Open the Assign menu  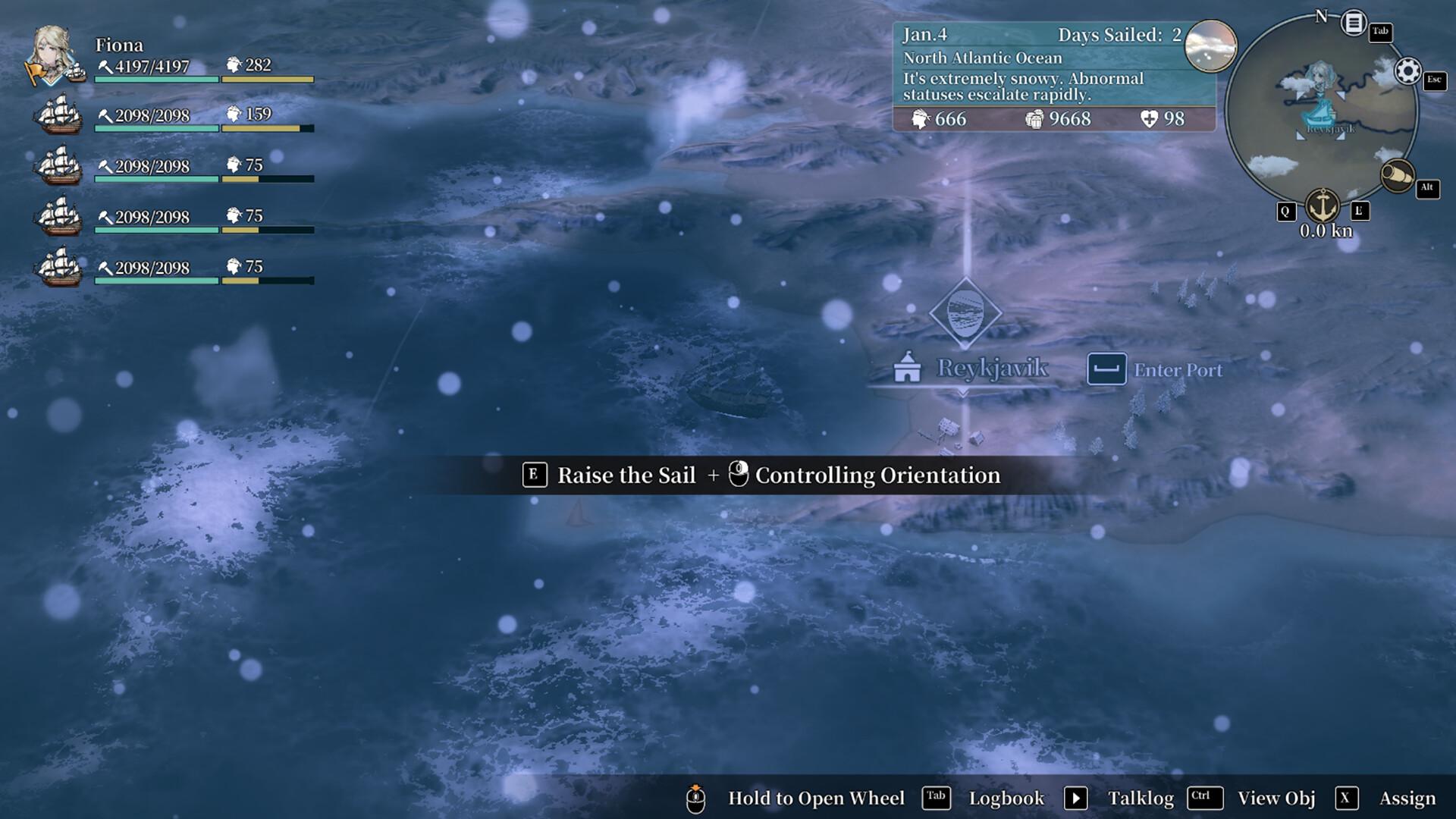1408,798
